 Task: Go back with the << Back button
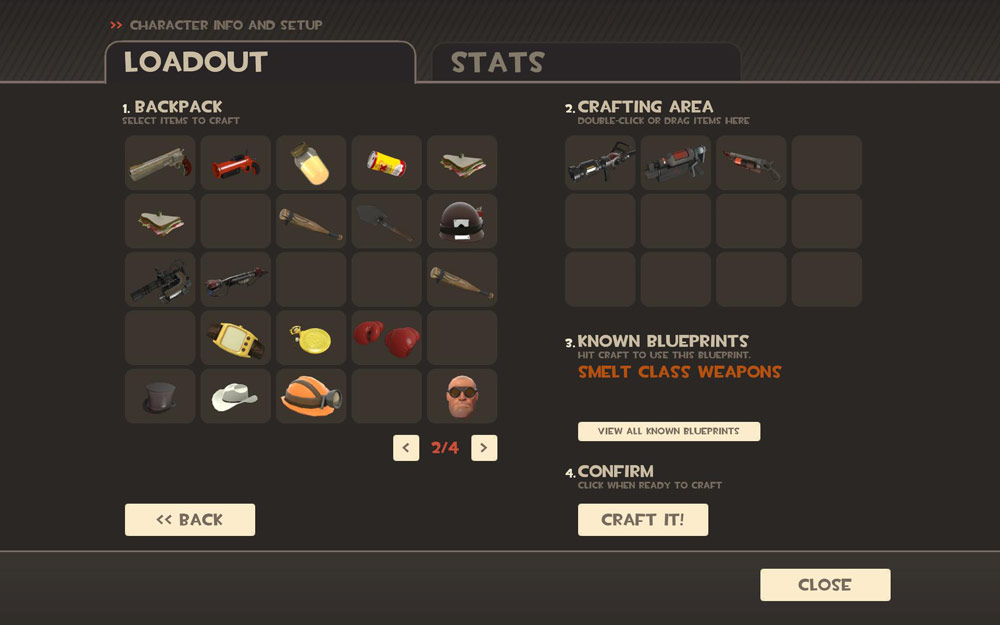coord(190,520)
